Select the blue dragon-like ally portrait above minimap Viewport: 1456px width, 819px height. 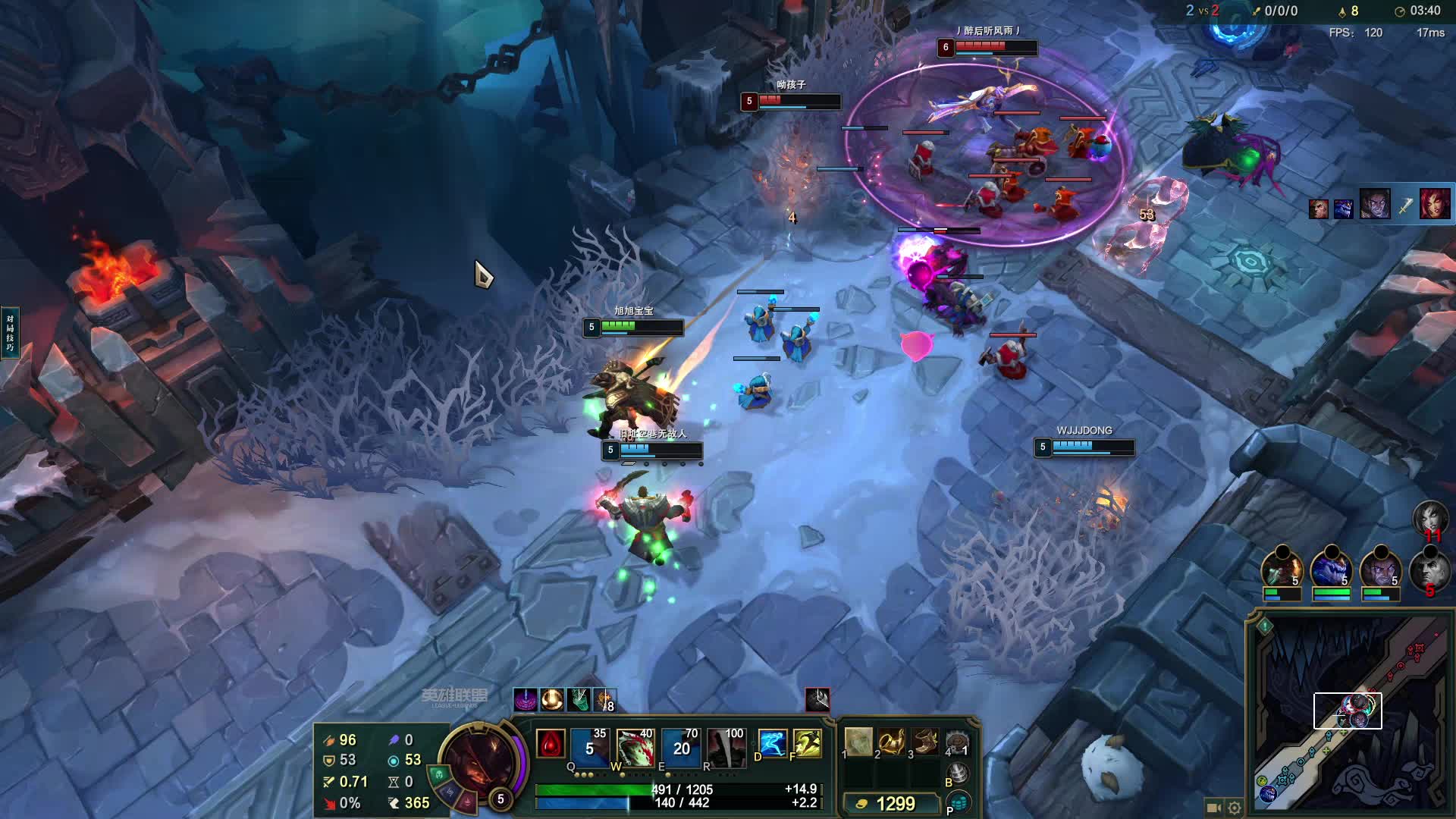(x=1332, y=570)
